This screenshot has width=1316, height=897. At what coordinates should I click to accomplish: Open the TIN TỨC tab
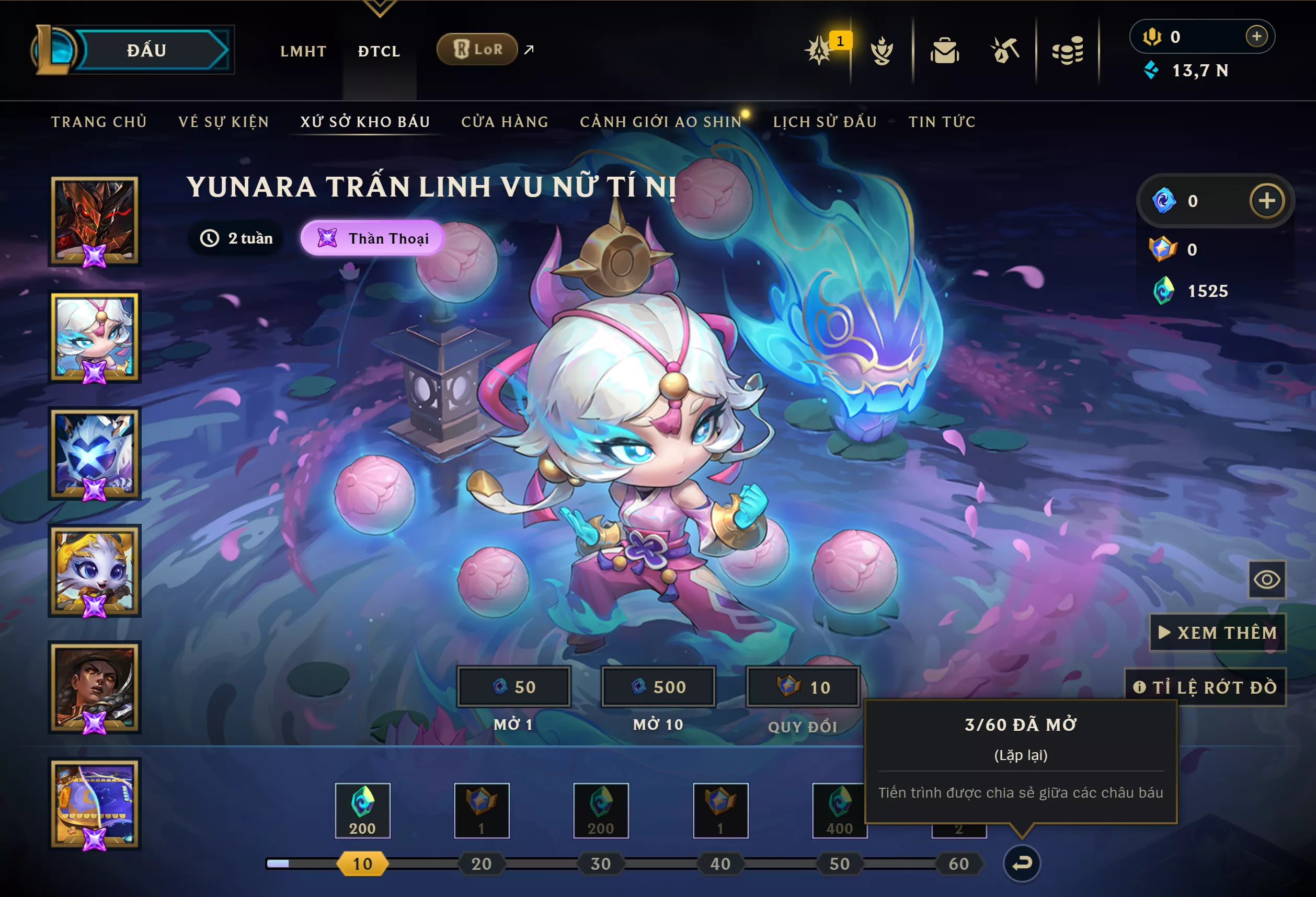coord(941,121)
